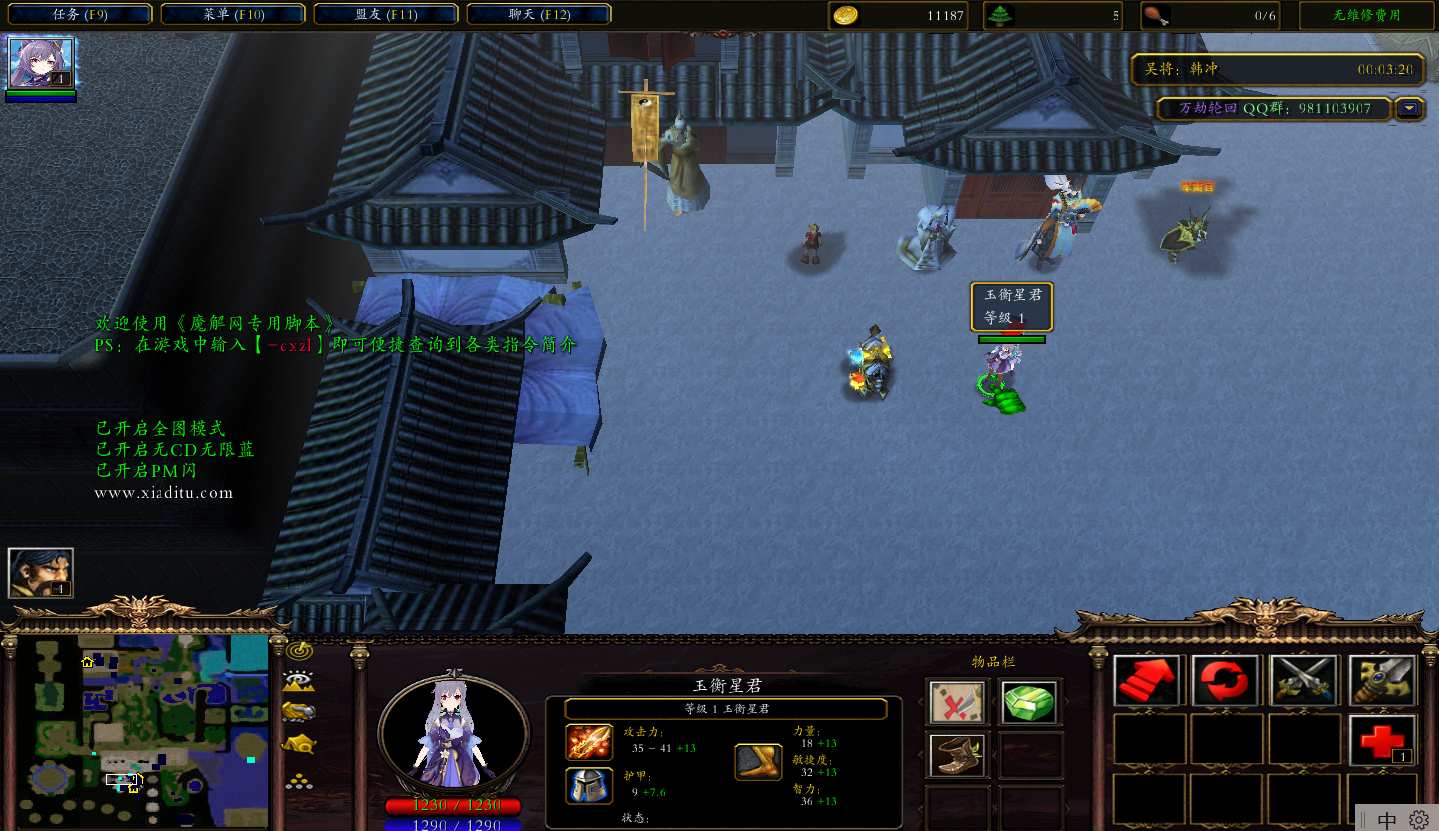1439x831 pixels.
Task: Click the red circular arrows stop command
Action: click(1225, 681)
